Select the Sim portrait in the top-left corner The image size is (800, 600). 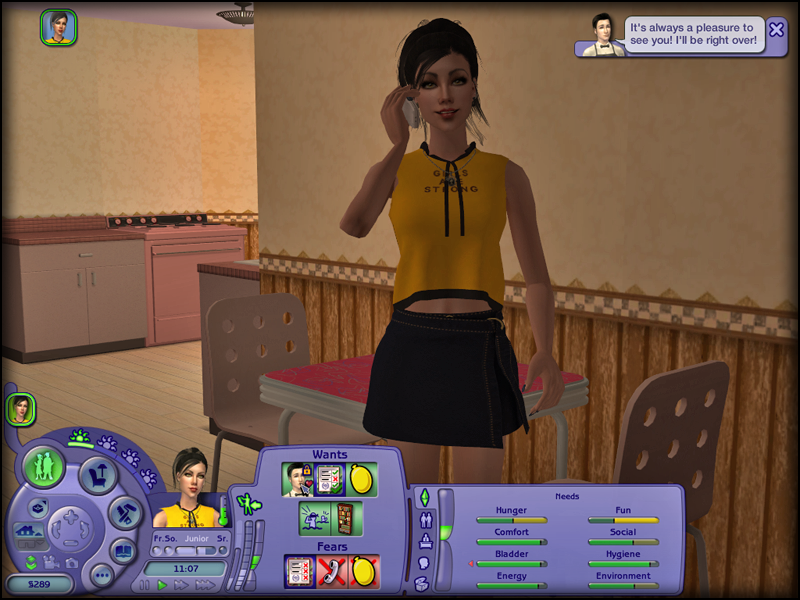[58, 27]
